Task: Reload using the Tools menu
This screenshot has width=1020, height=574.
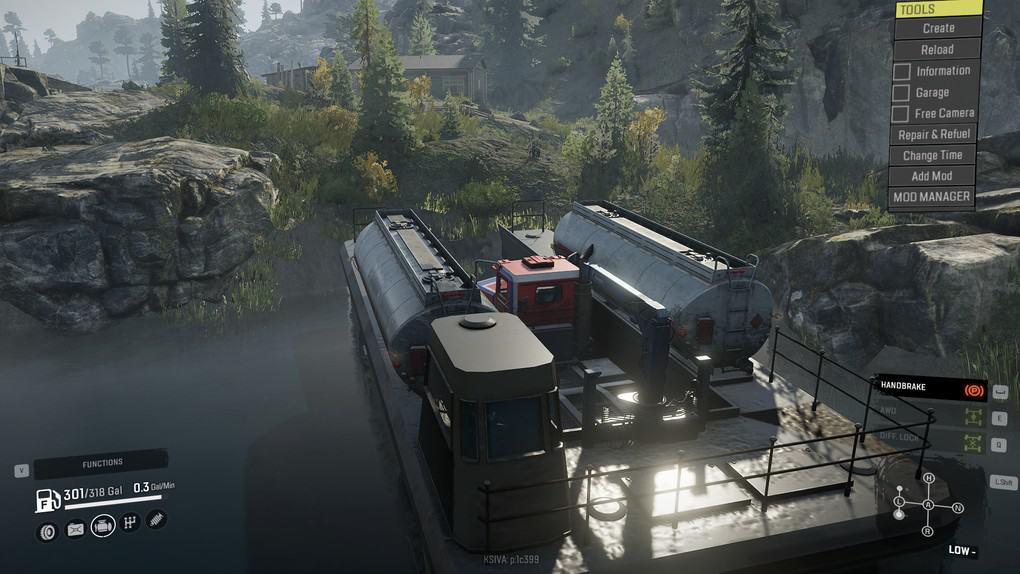Action: point(937,49)
